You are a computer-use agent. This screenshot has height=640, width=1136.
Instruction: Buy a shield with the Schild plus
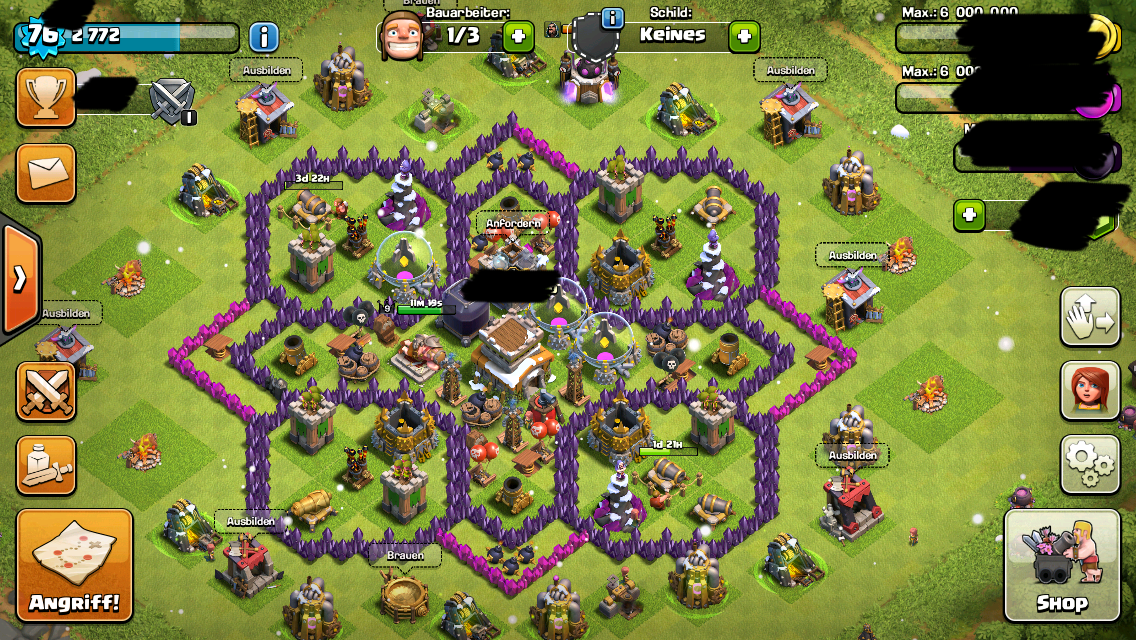tap(743, 37)
